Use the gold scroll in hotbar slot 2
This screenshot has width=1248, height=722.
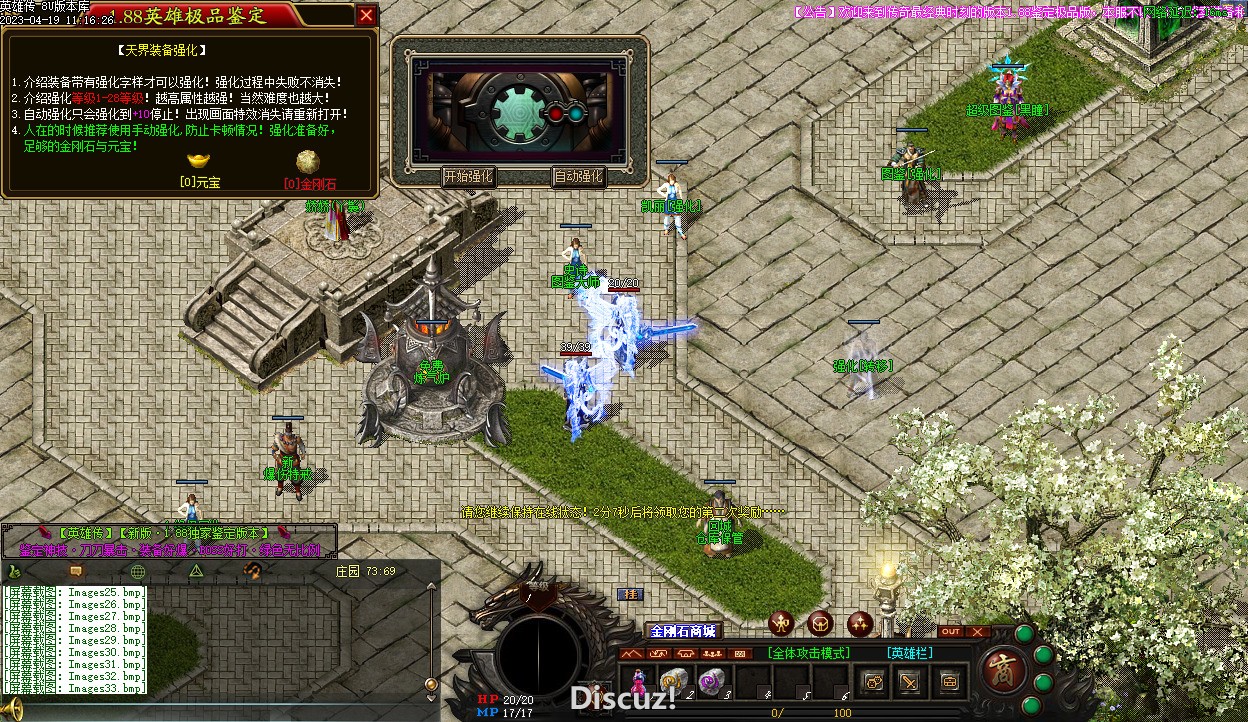click(x=673, y=681)
